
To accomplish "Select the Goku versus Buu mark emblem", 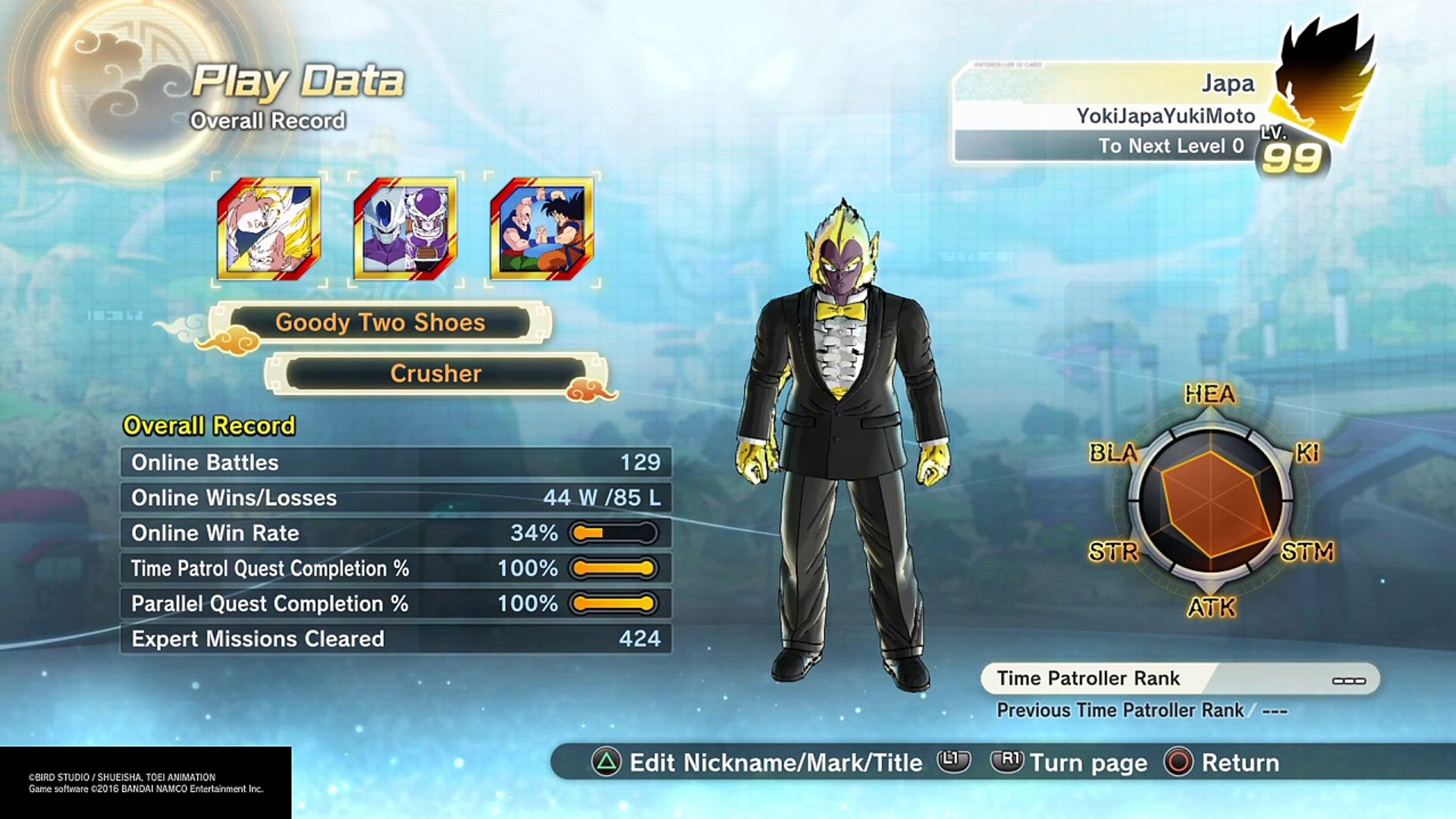I will 268,229.
